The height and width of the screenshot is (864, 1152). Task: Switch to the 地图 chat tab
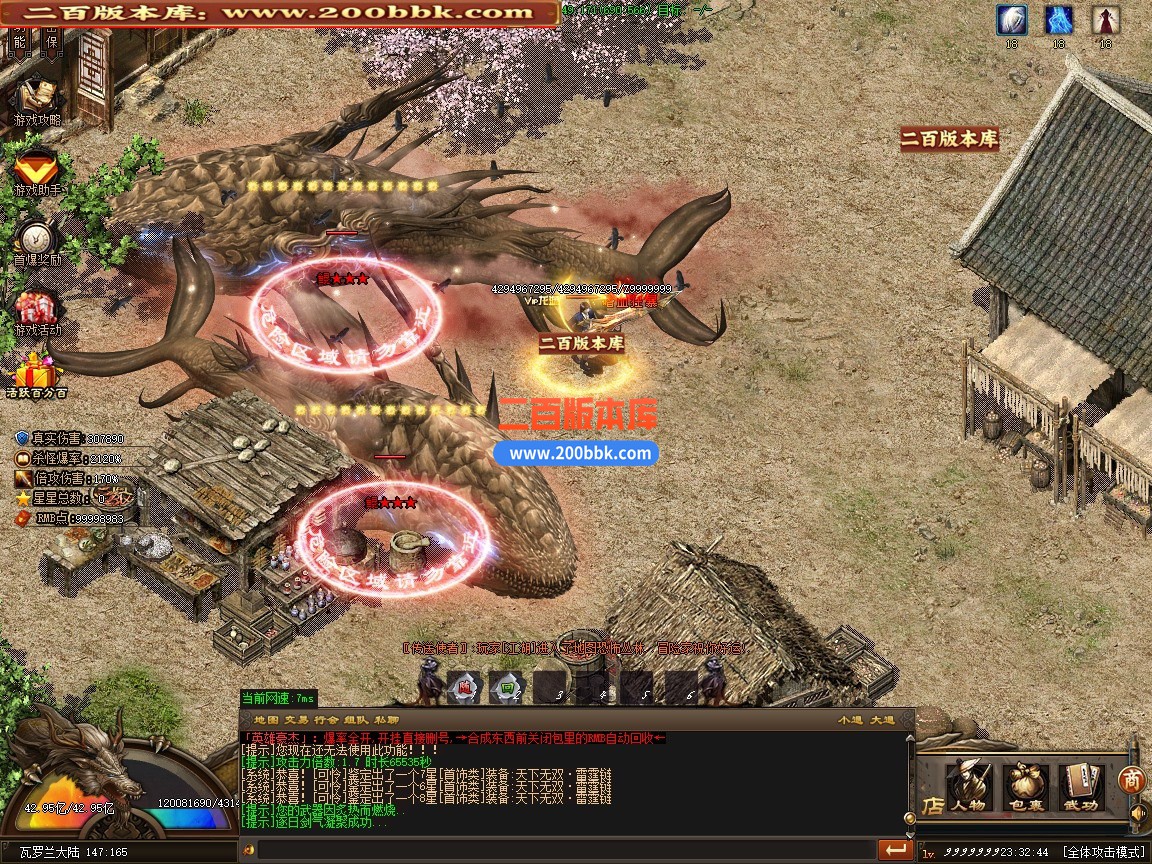click(266, 719)
